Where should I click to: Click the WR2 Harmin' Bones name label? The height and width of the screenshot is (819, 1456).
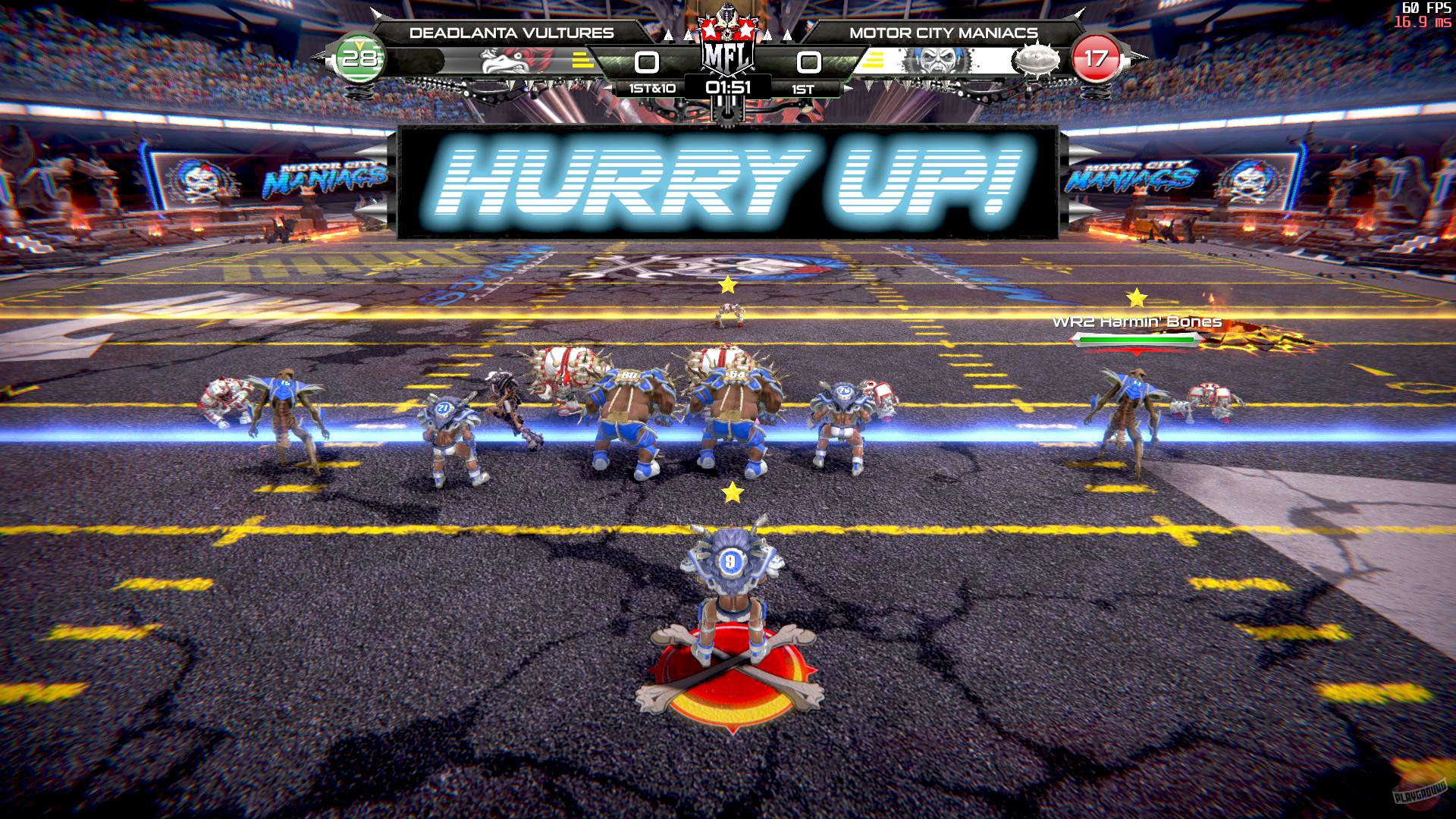1139,321
